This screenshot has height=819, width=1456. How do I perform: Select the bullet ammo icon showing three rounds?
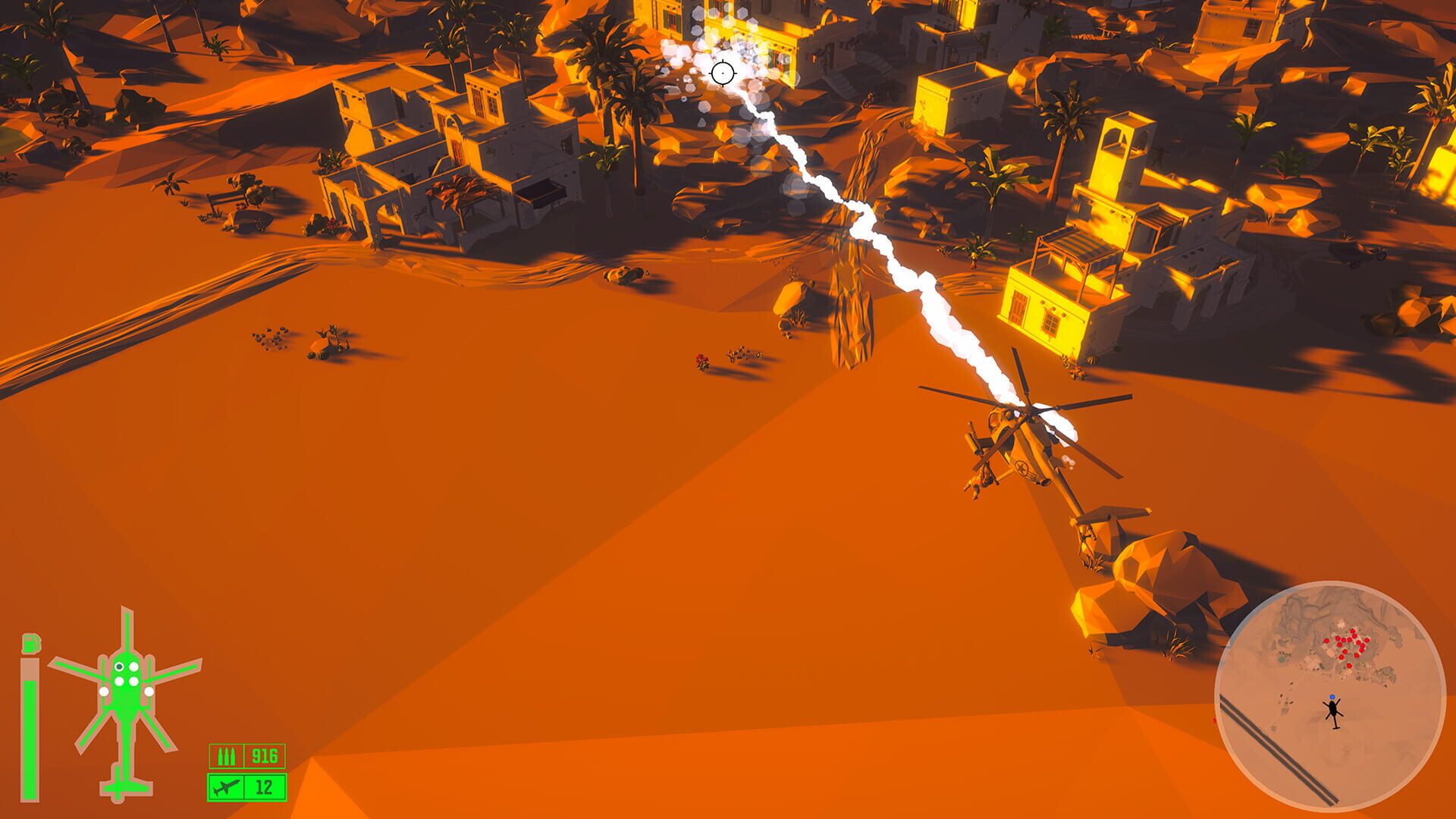click(226, 756)
